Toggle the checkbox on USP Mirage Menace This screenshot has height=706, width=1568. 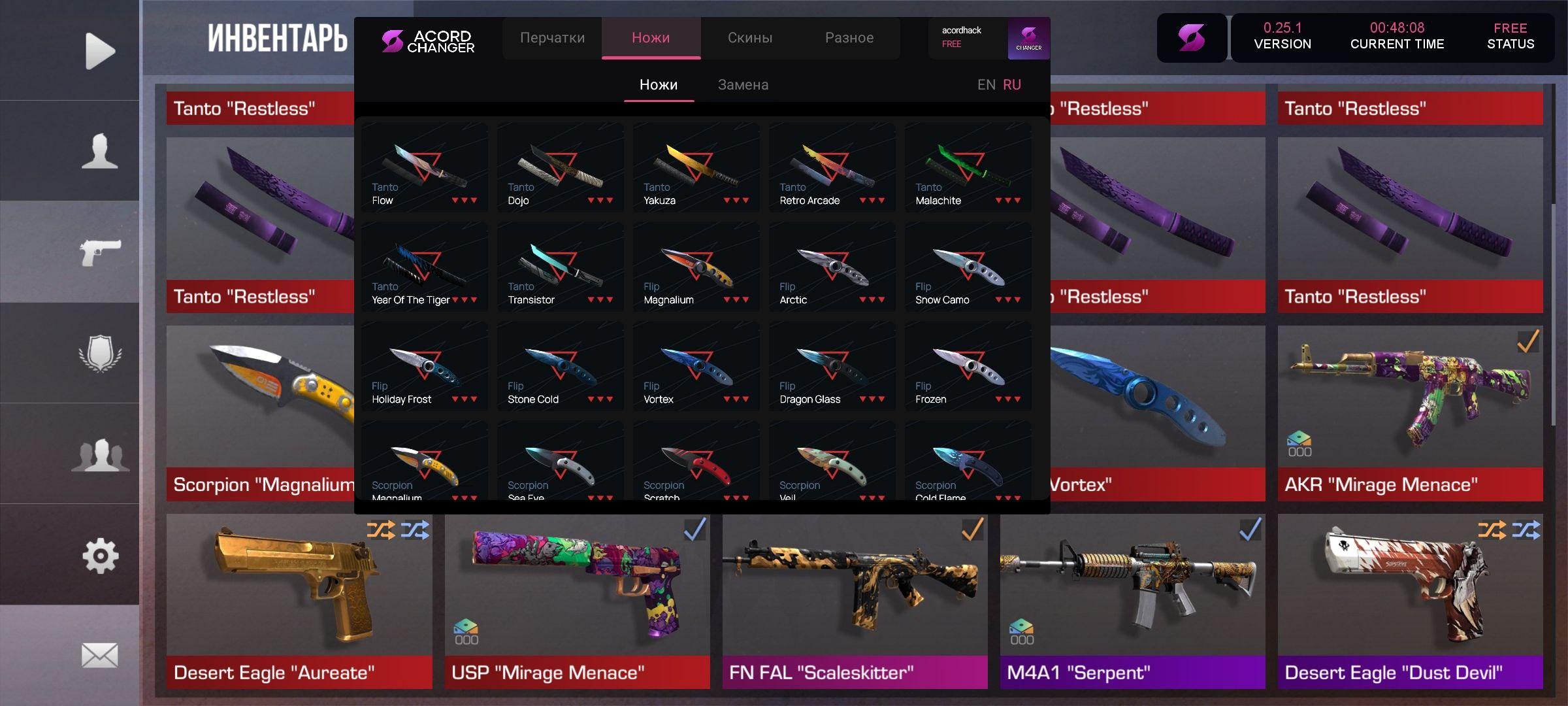click(x=694, y=529)
